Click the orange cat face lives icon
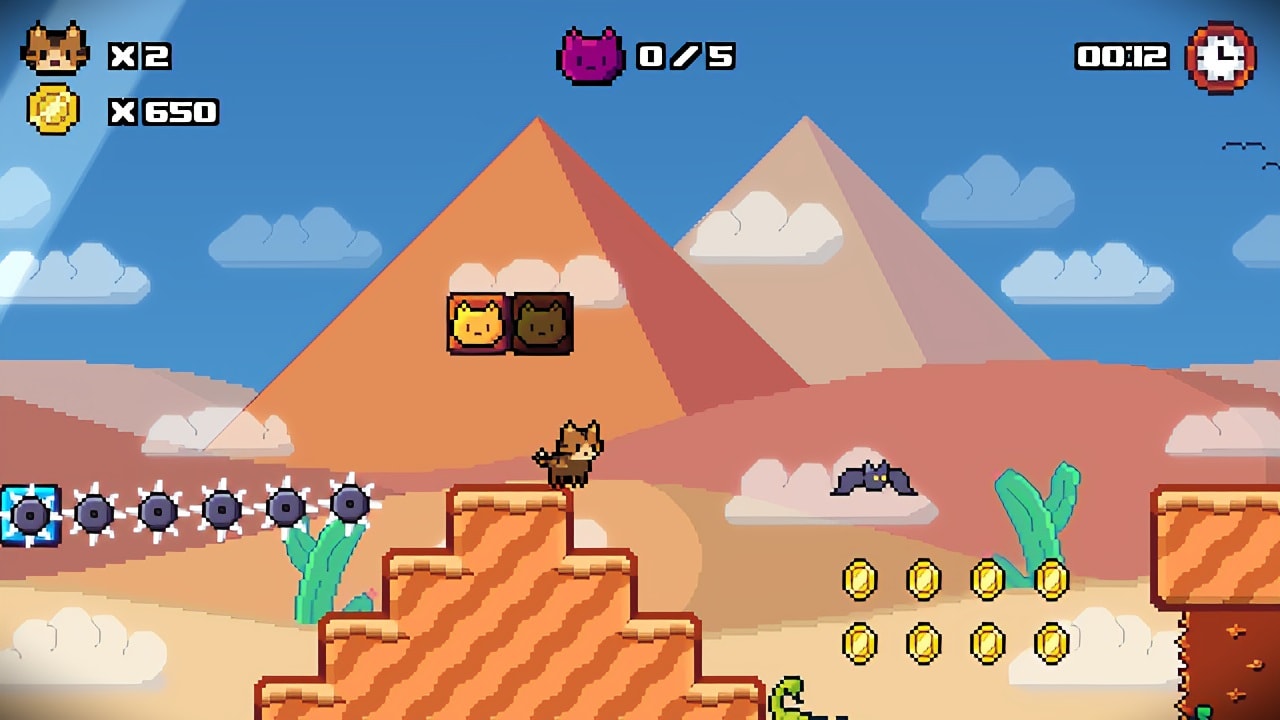 (x=55, y=48)
